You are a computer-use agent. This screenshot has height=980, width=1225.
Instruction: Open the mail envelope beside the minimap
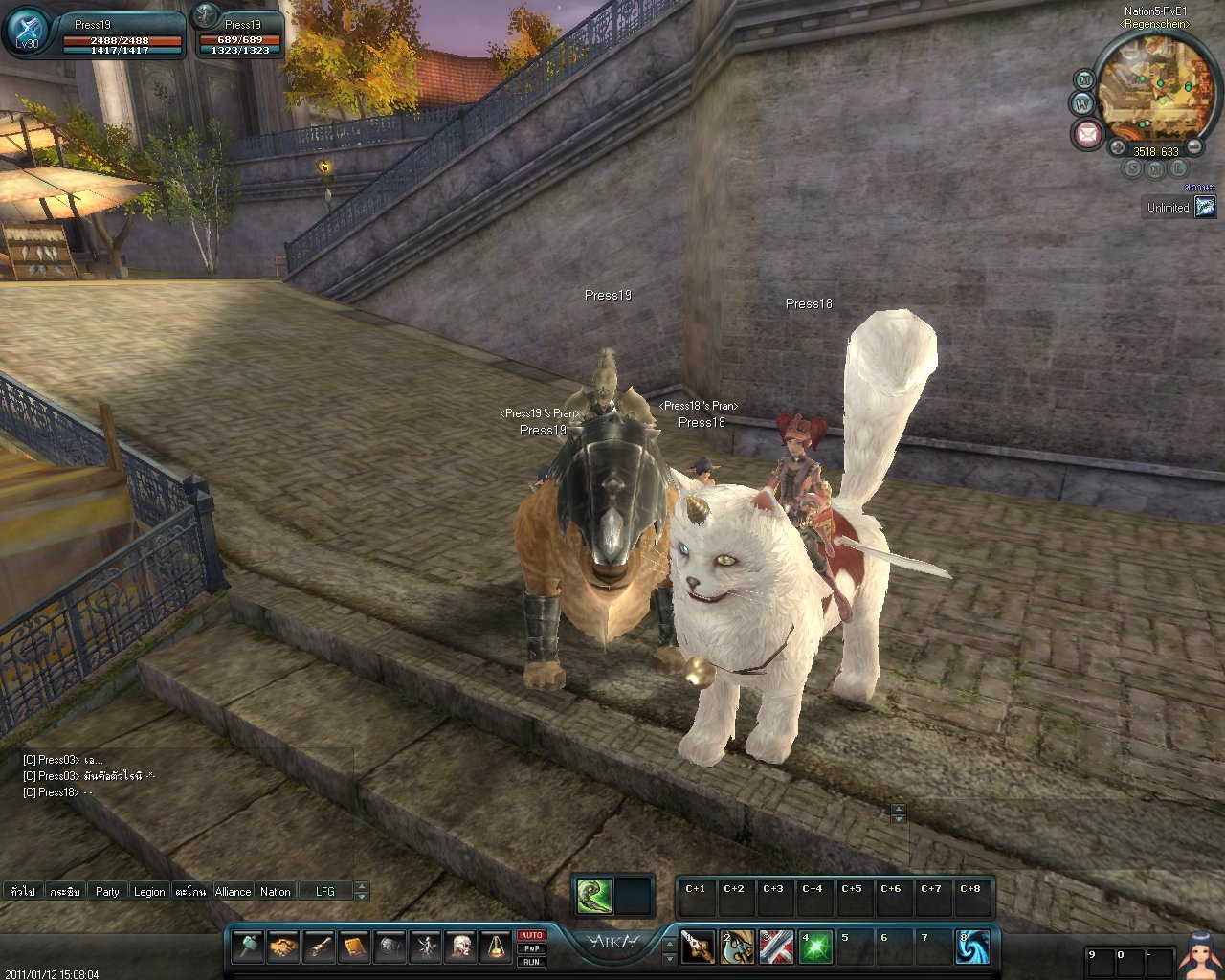pyautogui.click(x=1086, y=133)
